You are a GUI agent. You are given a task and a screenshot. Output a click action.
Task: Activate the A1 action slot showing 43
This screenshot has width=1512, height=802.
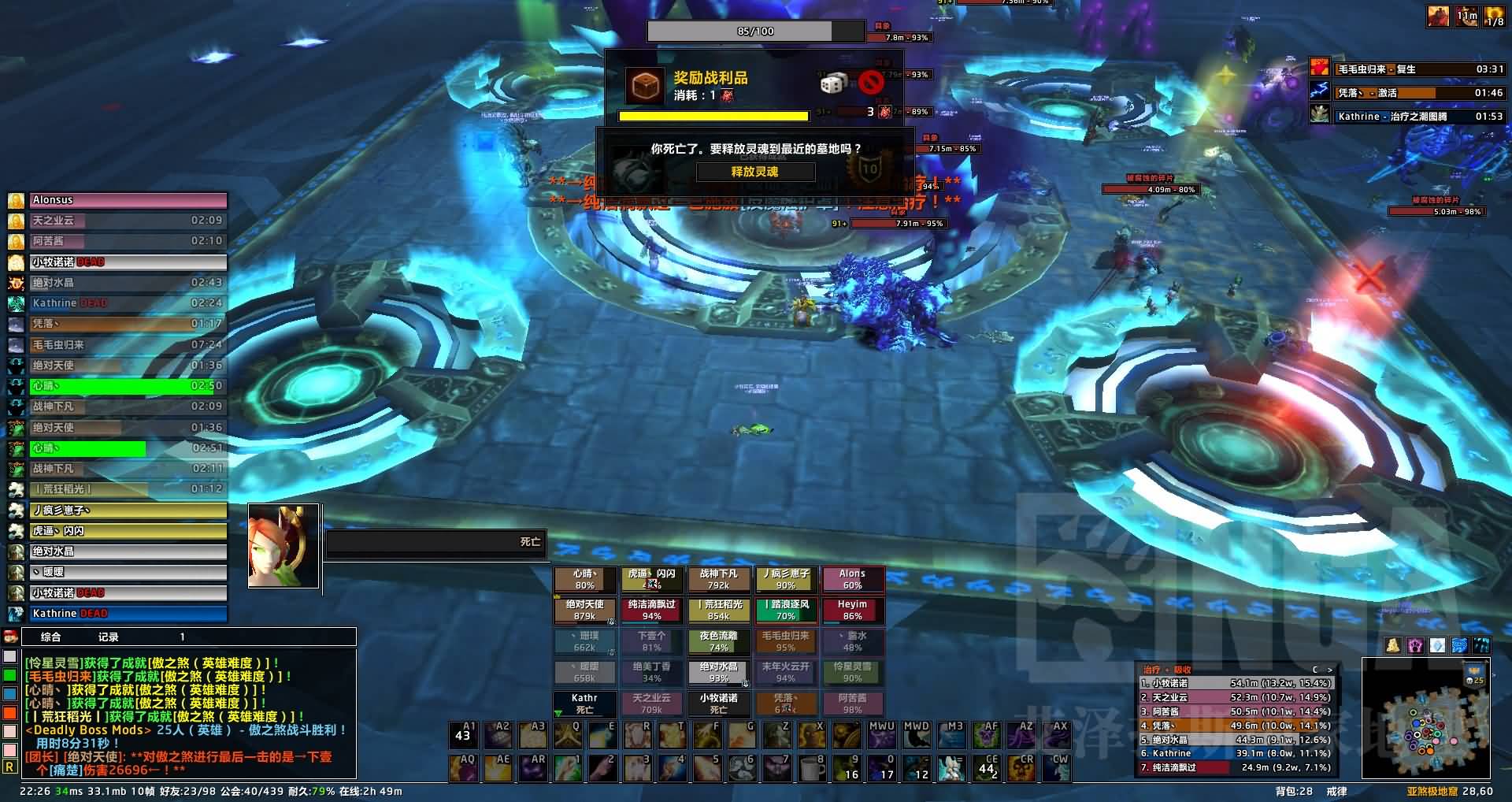click(463, 735)
